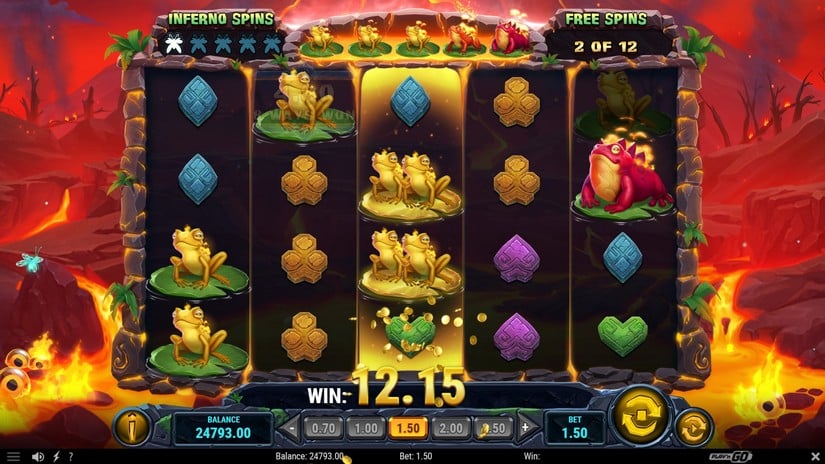825x464 pixels.
Task: Set the bet to 2.00
Action: tap(450, 428)
